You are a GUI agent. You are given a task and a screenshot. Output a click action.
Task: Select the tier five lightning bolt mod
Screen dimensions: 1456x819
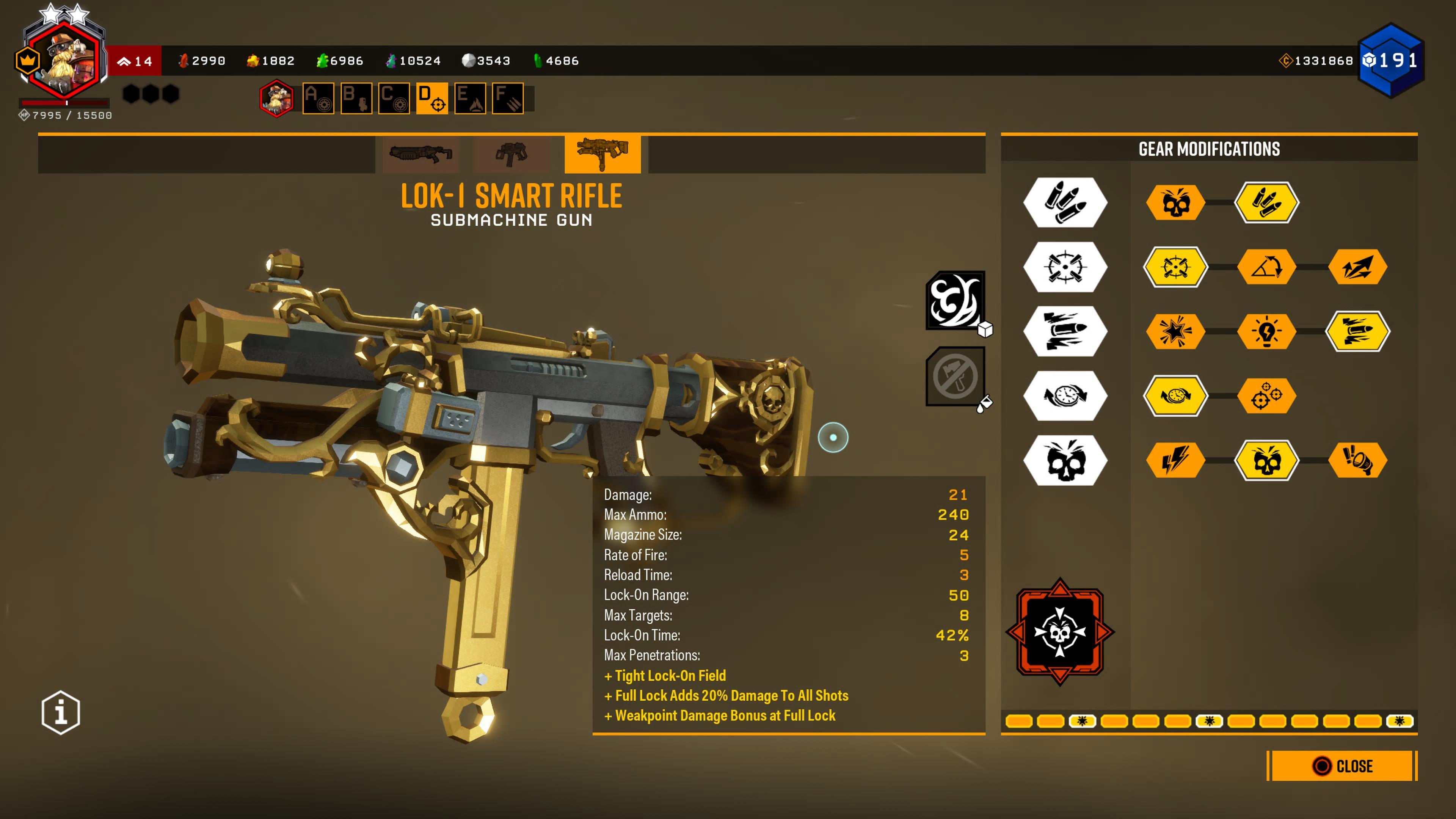pyautogui.click(x=1176, y=460)
